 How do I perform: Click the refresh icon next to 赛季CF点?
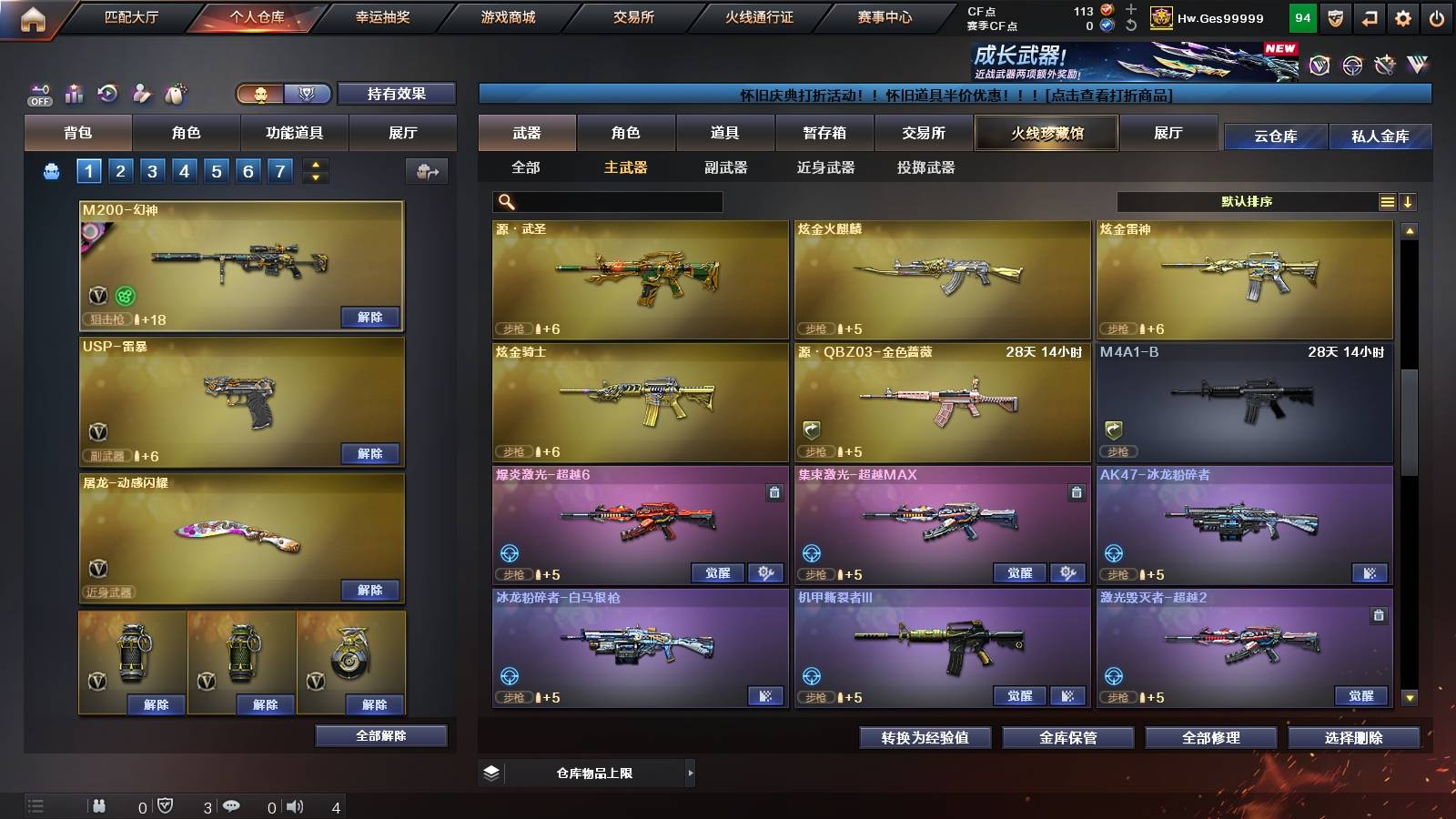click(1129, 24)
